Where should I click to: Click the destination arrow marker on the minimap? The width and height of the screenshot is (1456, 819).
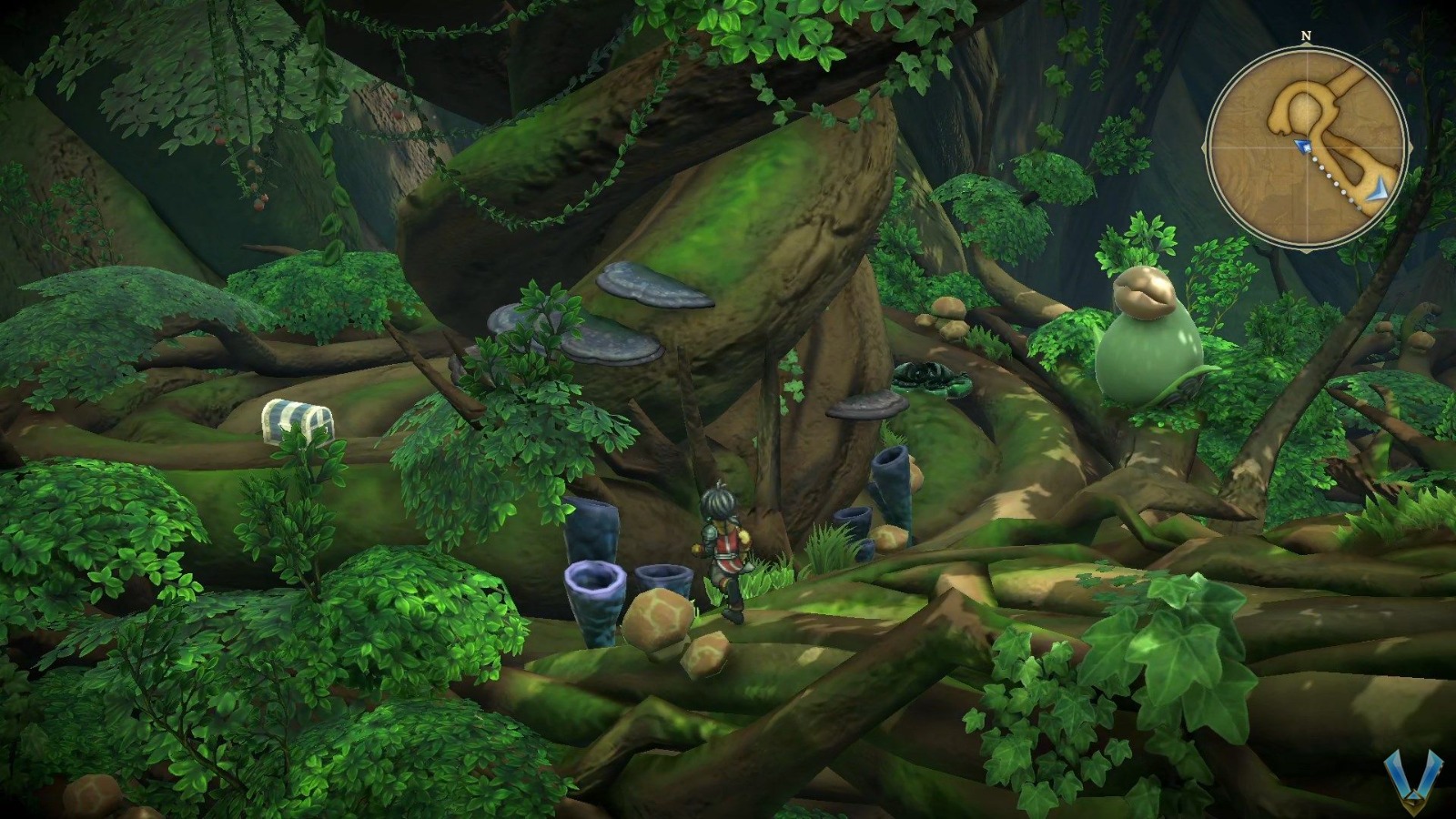pyautogui.click(x=1380, y=188)
